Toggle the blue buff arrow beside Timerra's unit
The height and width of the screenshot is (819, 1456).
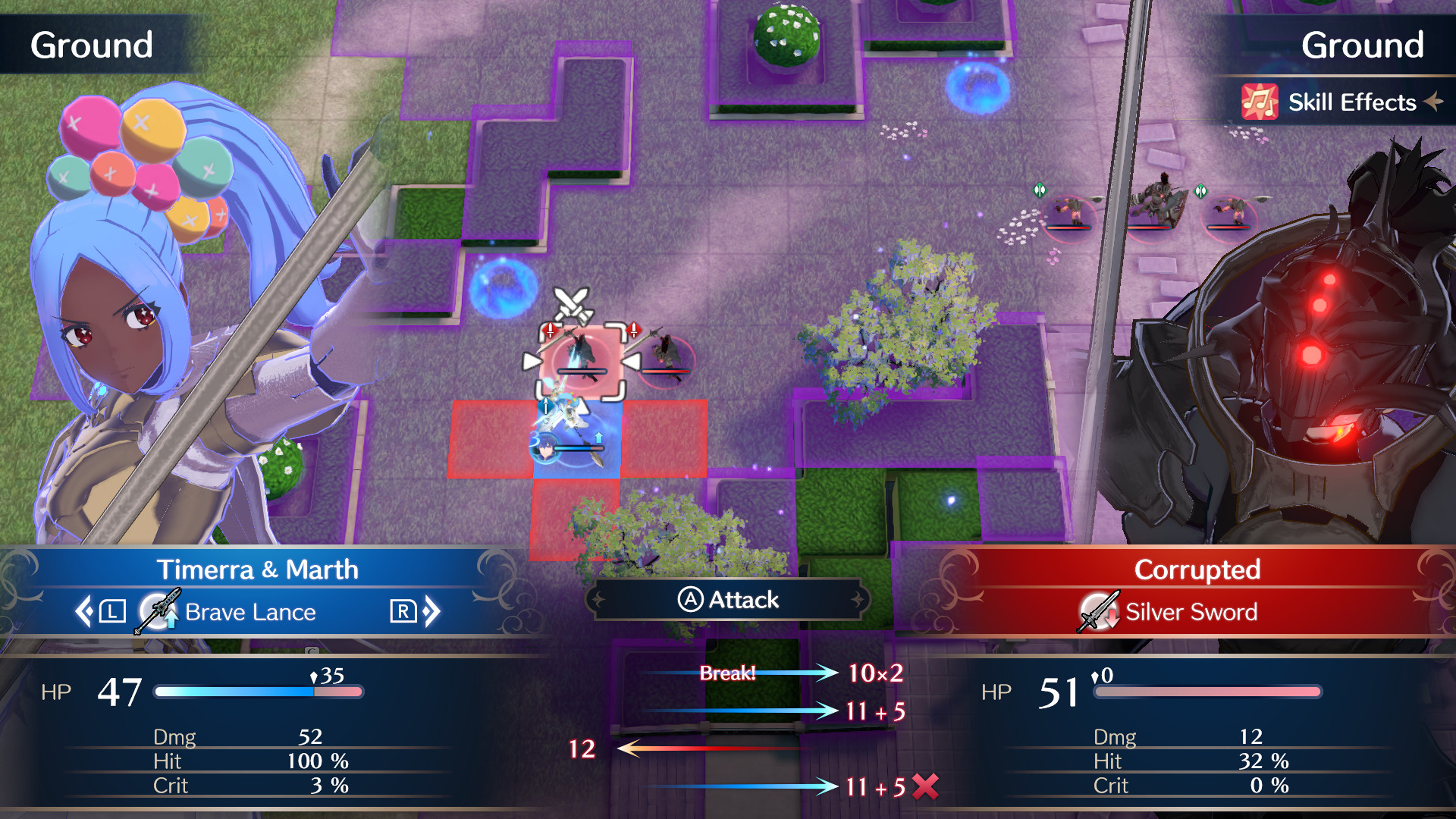599,438
